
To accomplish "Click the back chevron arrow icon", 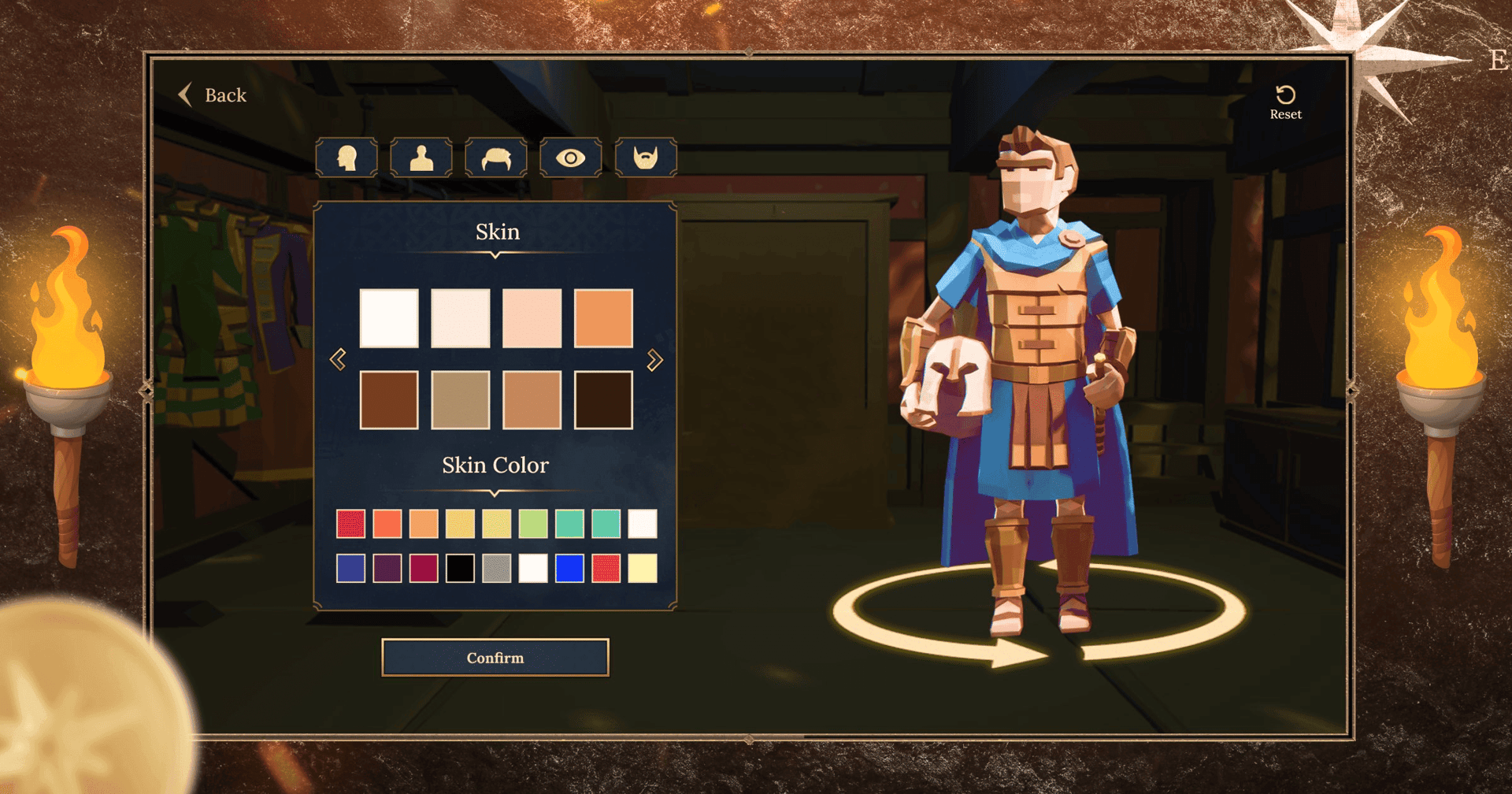I will click(186, 95).
